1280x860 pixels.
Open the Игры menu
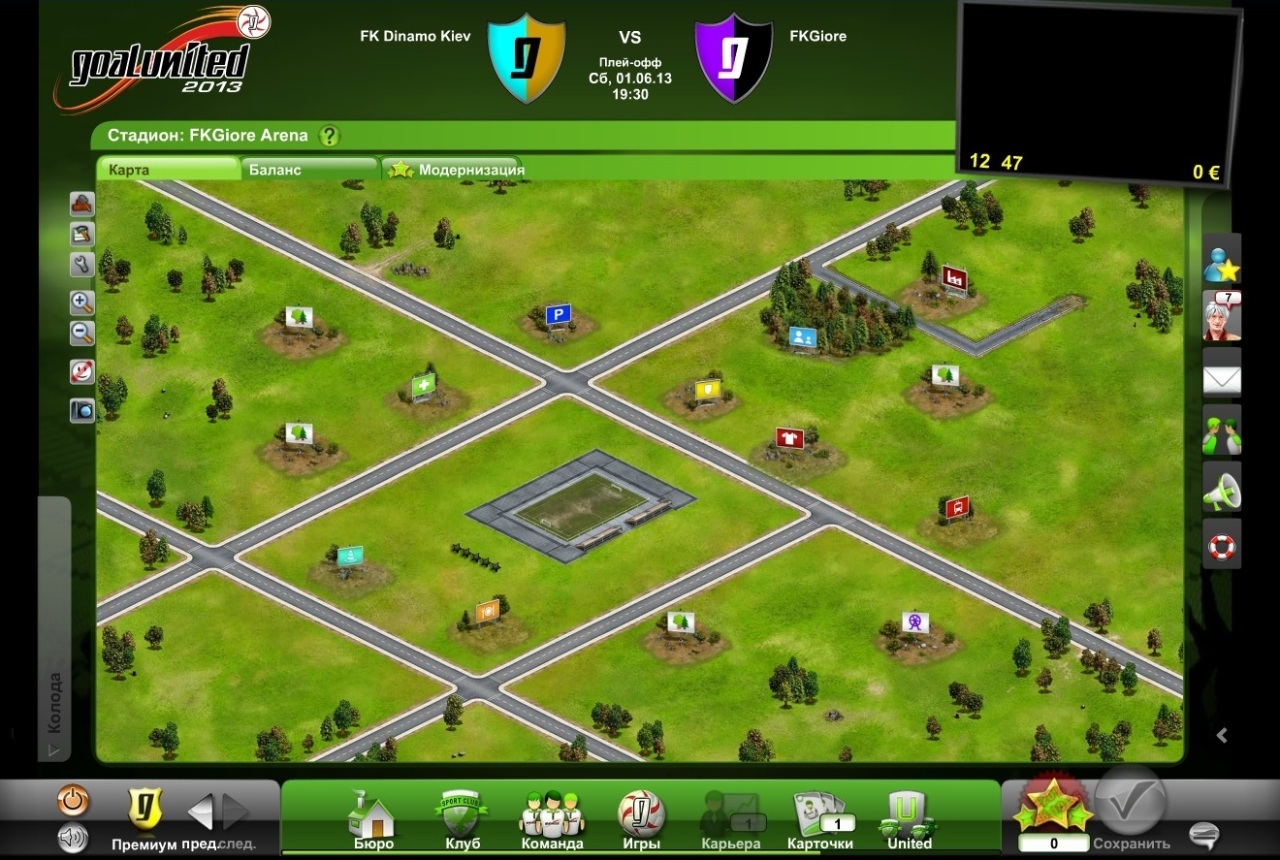coord(641,820)
